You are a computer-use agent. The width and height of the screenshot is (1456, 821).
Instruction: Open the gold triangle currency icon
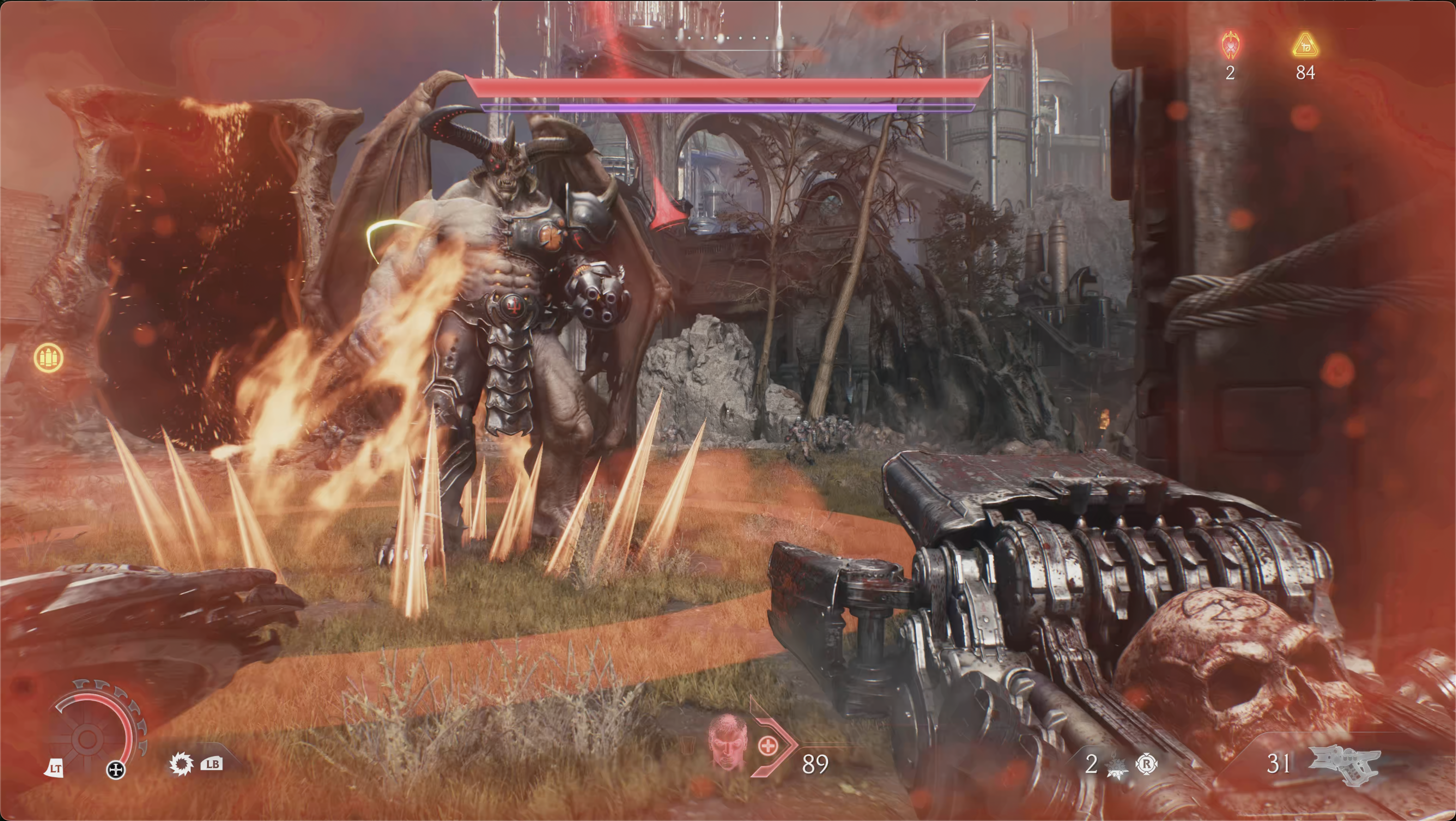[1305, 46]
